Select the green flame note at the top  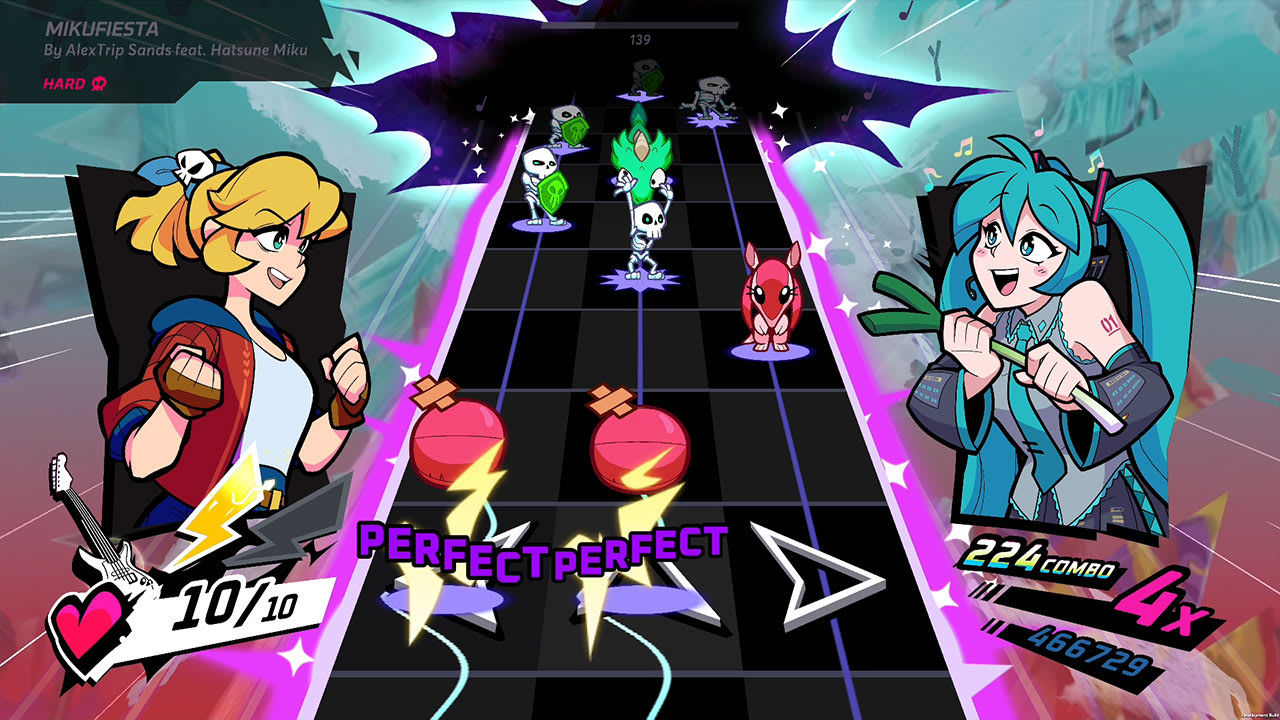640,150
